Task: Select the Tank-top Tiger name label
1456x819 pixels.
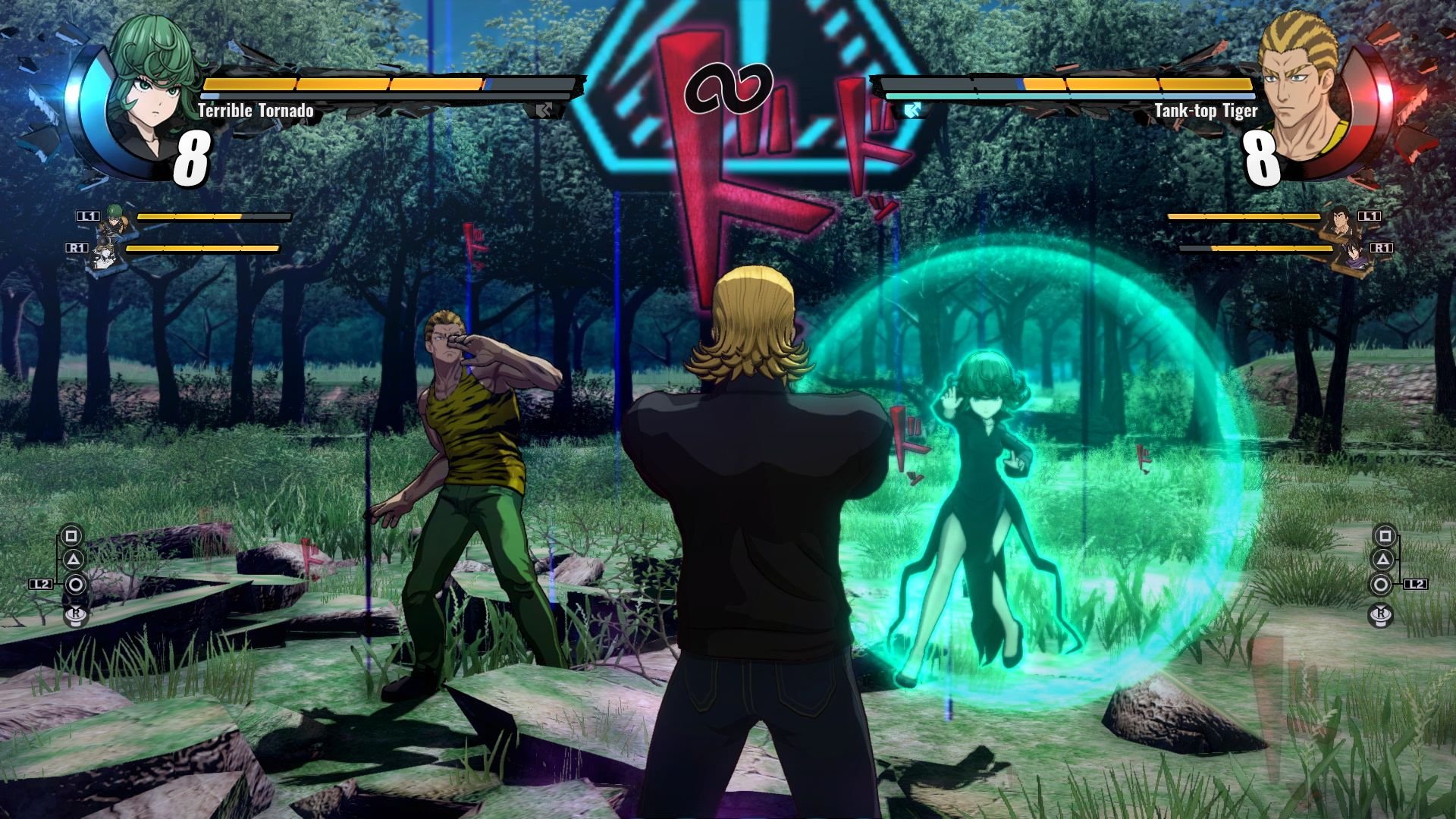Action: [x=1206, y=110]
